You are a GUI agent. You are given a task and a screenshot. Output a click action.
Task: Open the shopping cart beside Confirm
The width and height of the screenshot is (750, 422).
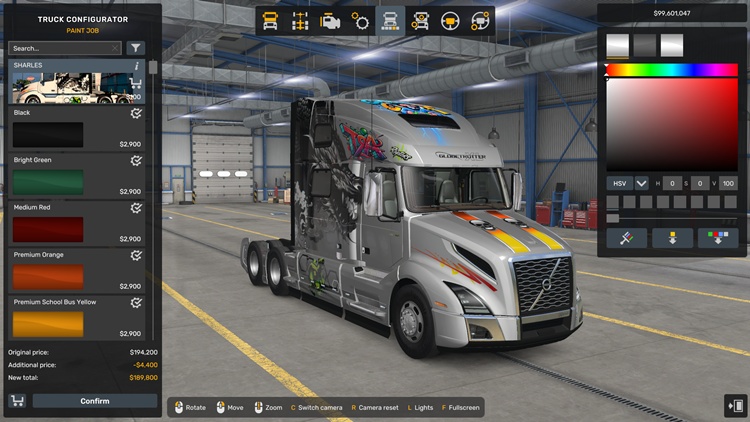pyautogui.click(x=18, y=401)
